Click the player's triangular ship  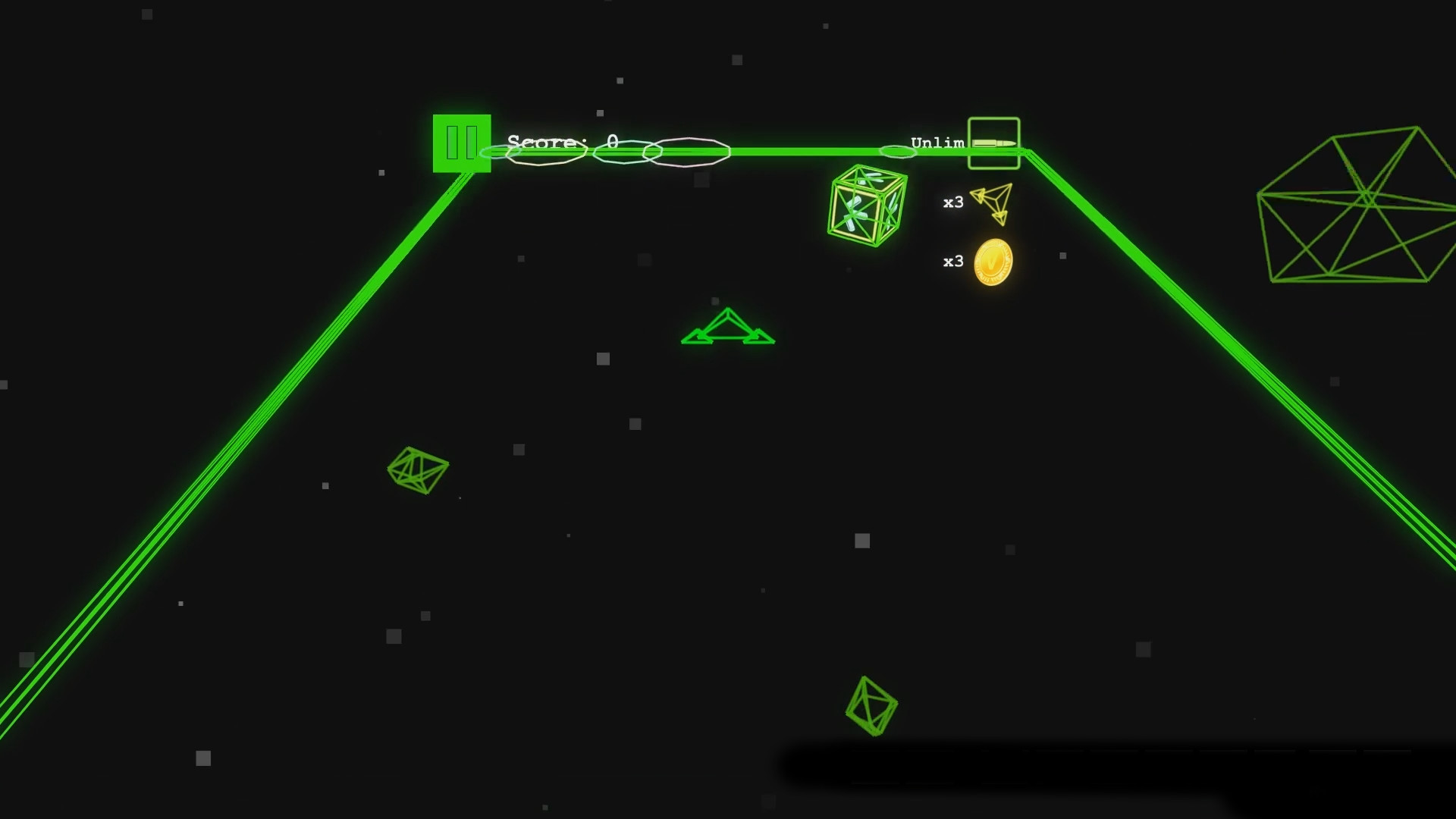point(726,330)
